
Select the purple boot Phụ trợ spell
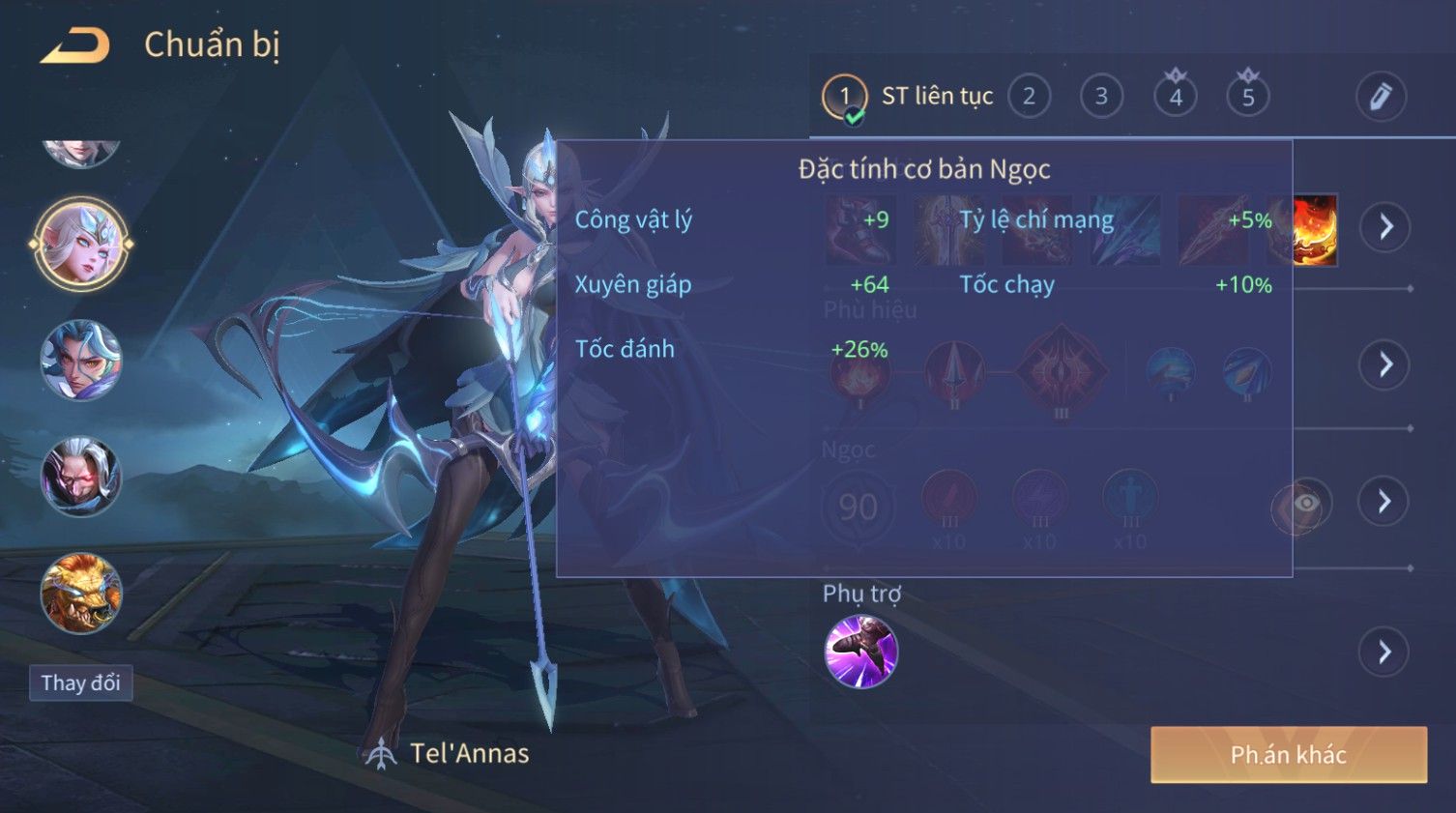pos(860,652)
